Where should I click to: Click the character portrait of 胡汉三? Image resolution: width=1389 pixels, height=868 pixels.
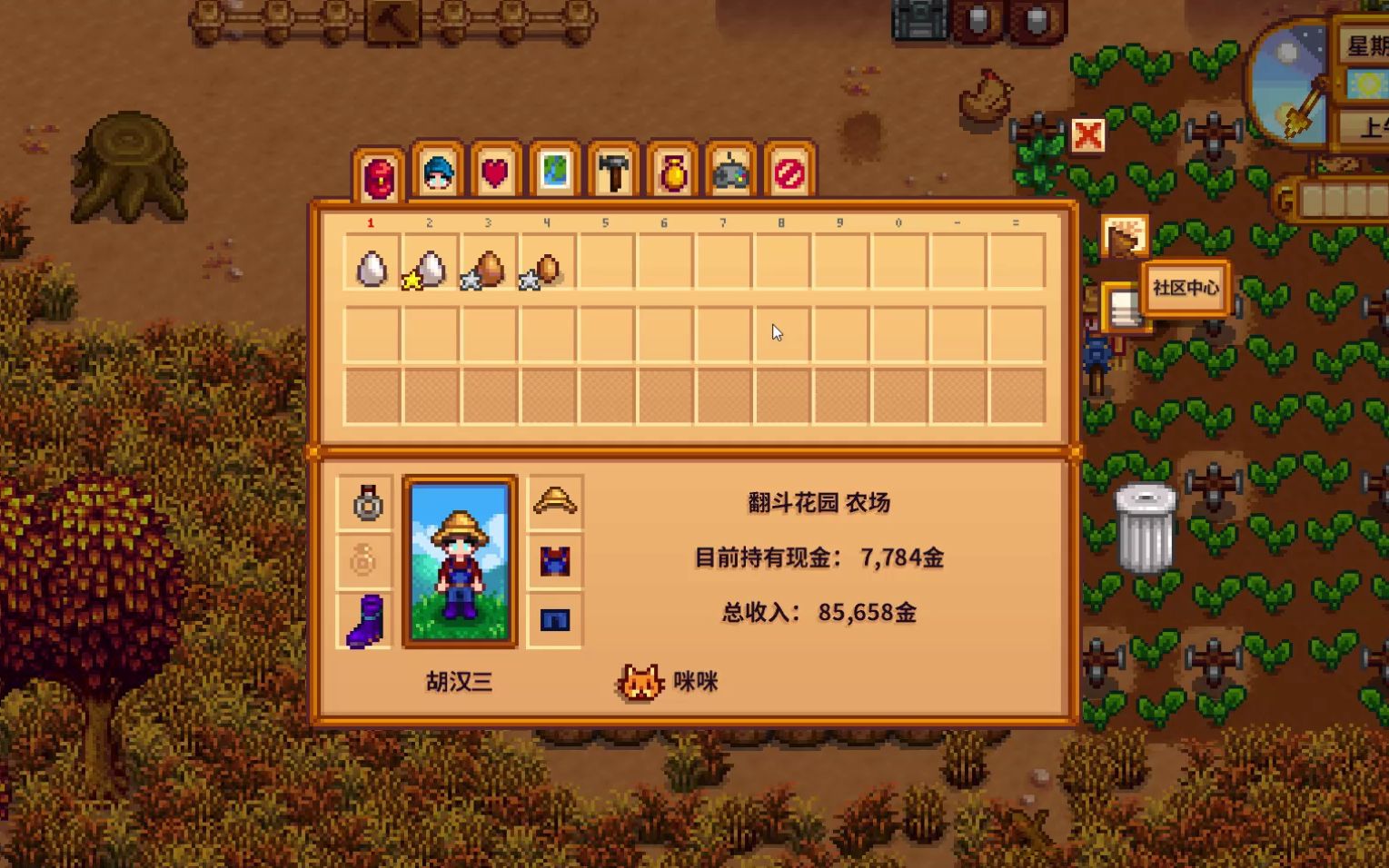(459, 560)
